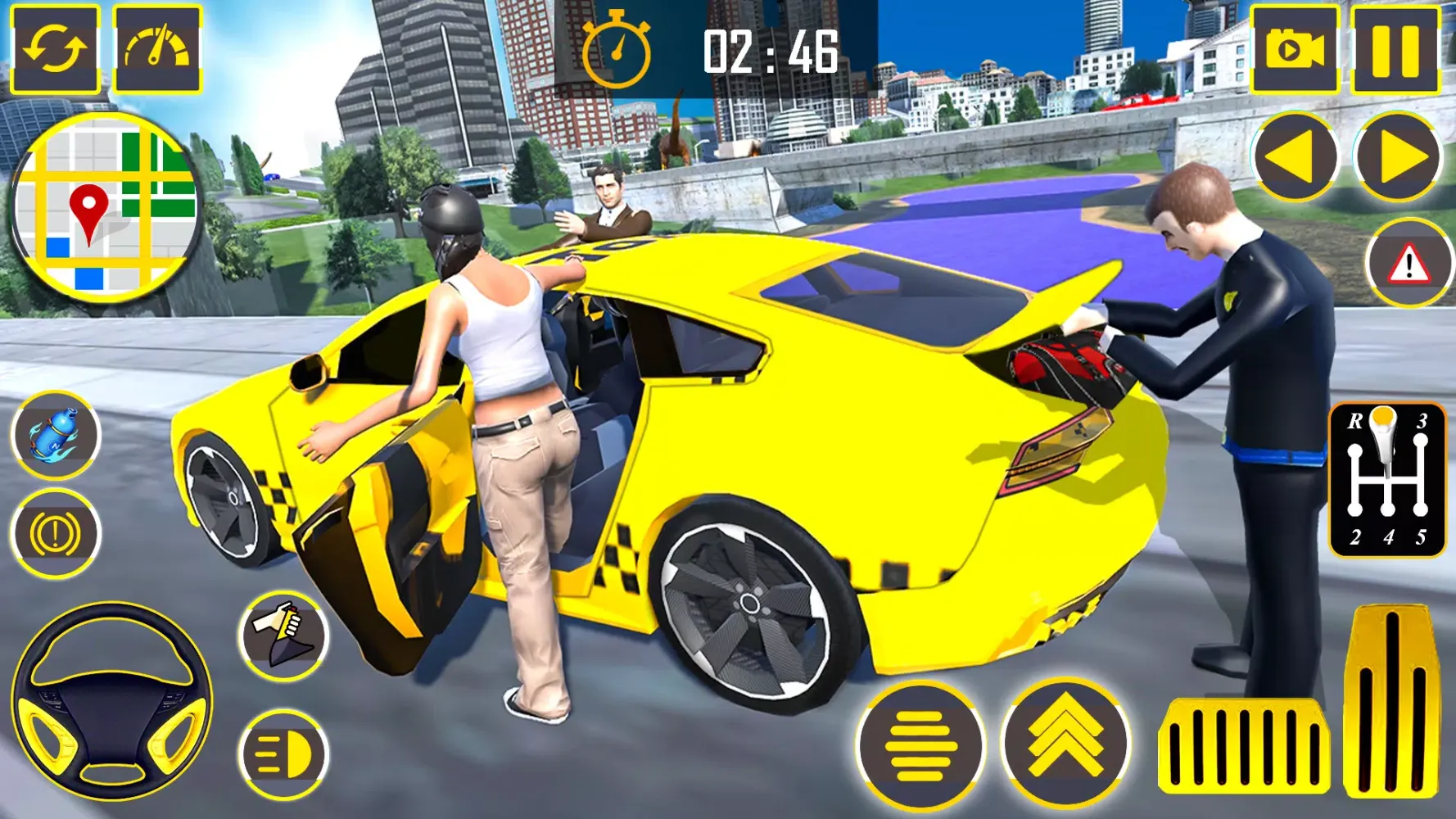1456x819 pixels.
Task: Switch the camera view
Action: coord(1295,49)
